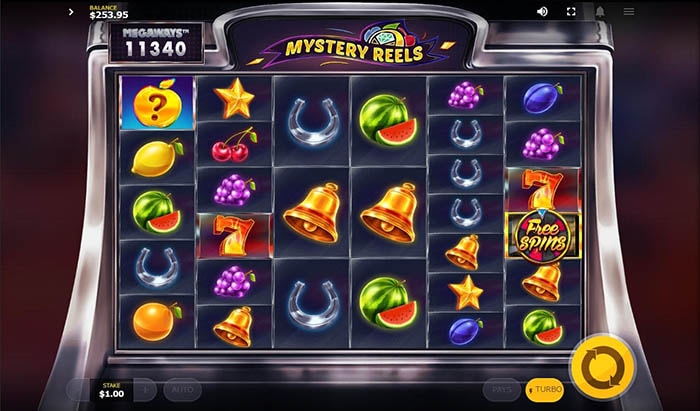The image size is (700, 411).
Task: Open the AUTO spin options
Action: (x=182, y=389)
